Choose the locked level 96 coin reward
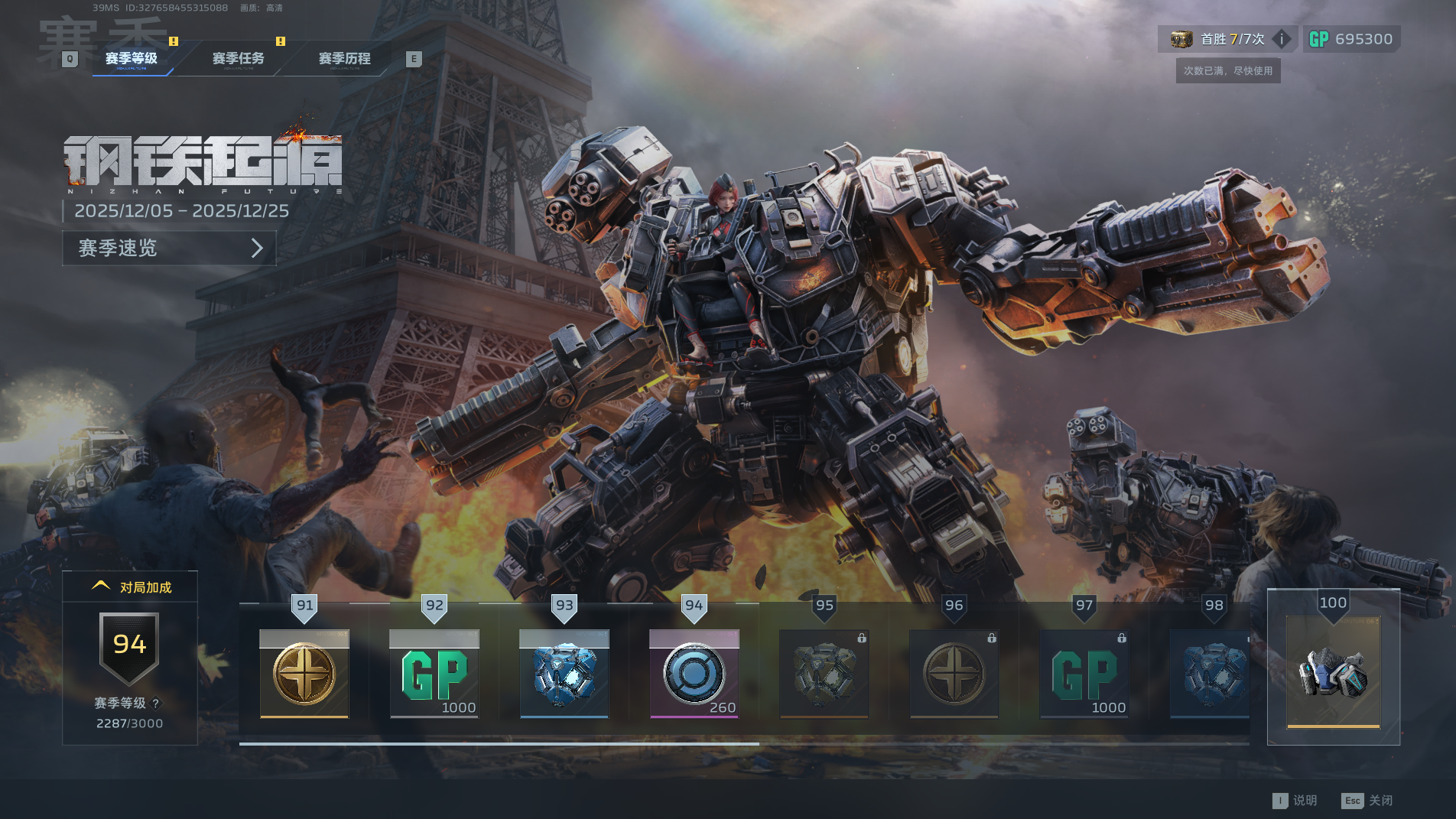The width and height of the screenshot is (1456, 819). click(x=954, y=674)
